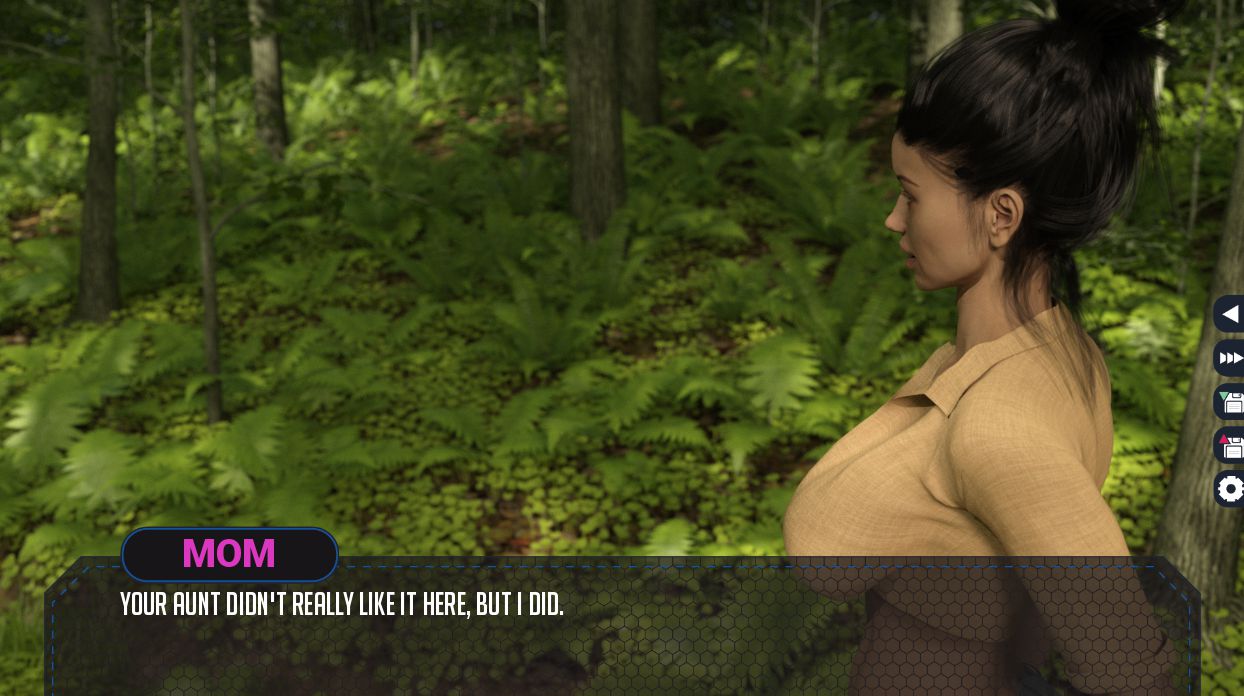
Task: Open settings with the gear icon
Action: [1230, 489]
